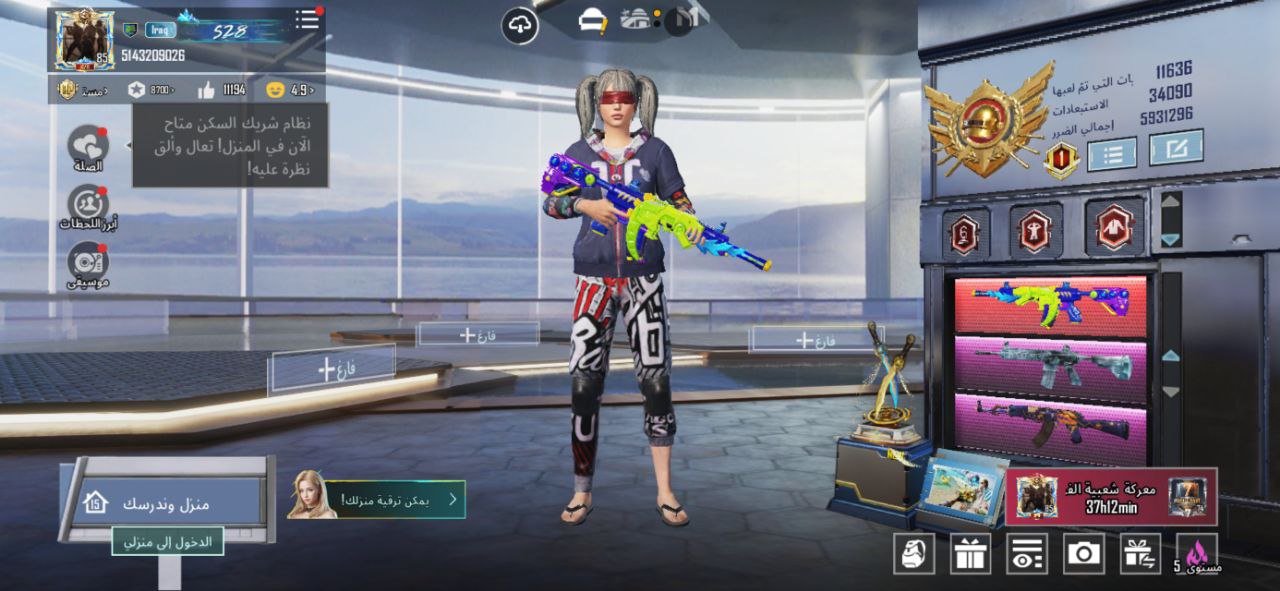
Task: Select the outfit jacket badge tab
Action: click(x=1115, y=229)
